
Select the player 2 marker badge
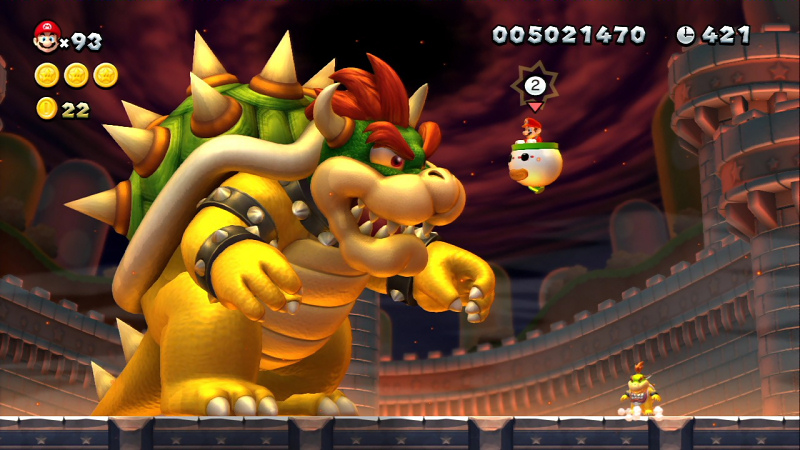point(534,85)
